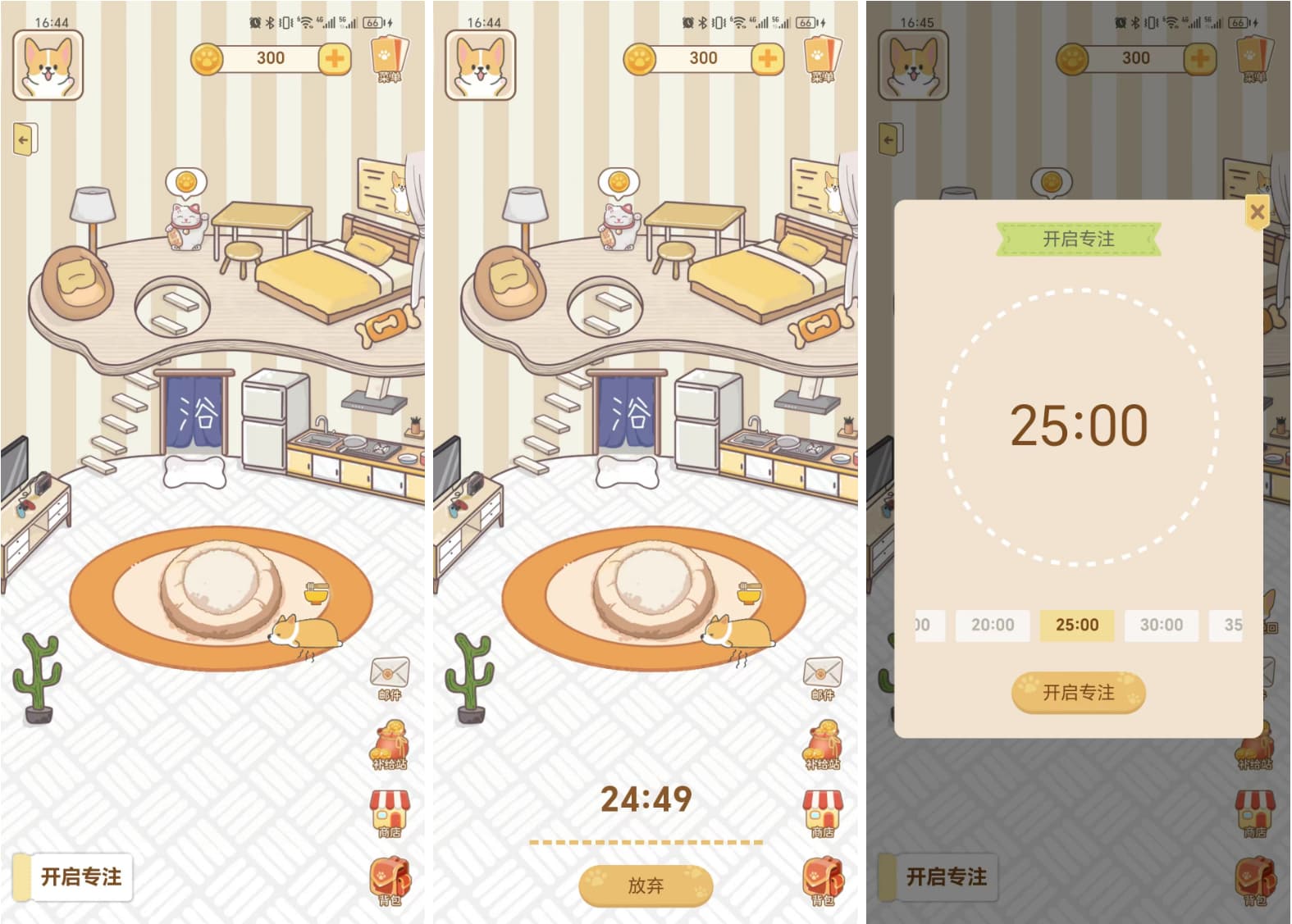Viewport: 1292px width, 924px height.
Task: Pick the 30:00 duration option
Action: 1161,626
